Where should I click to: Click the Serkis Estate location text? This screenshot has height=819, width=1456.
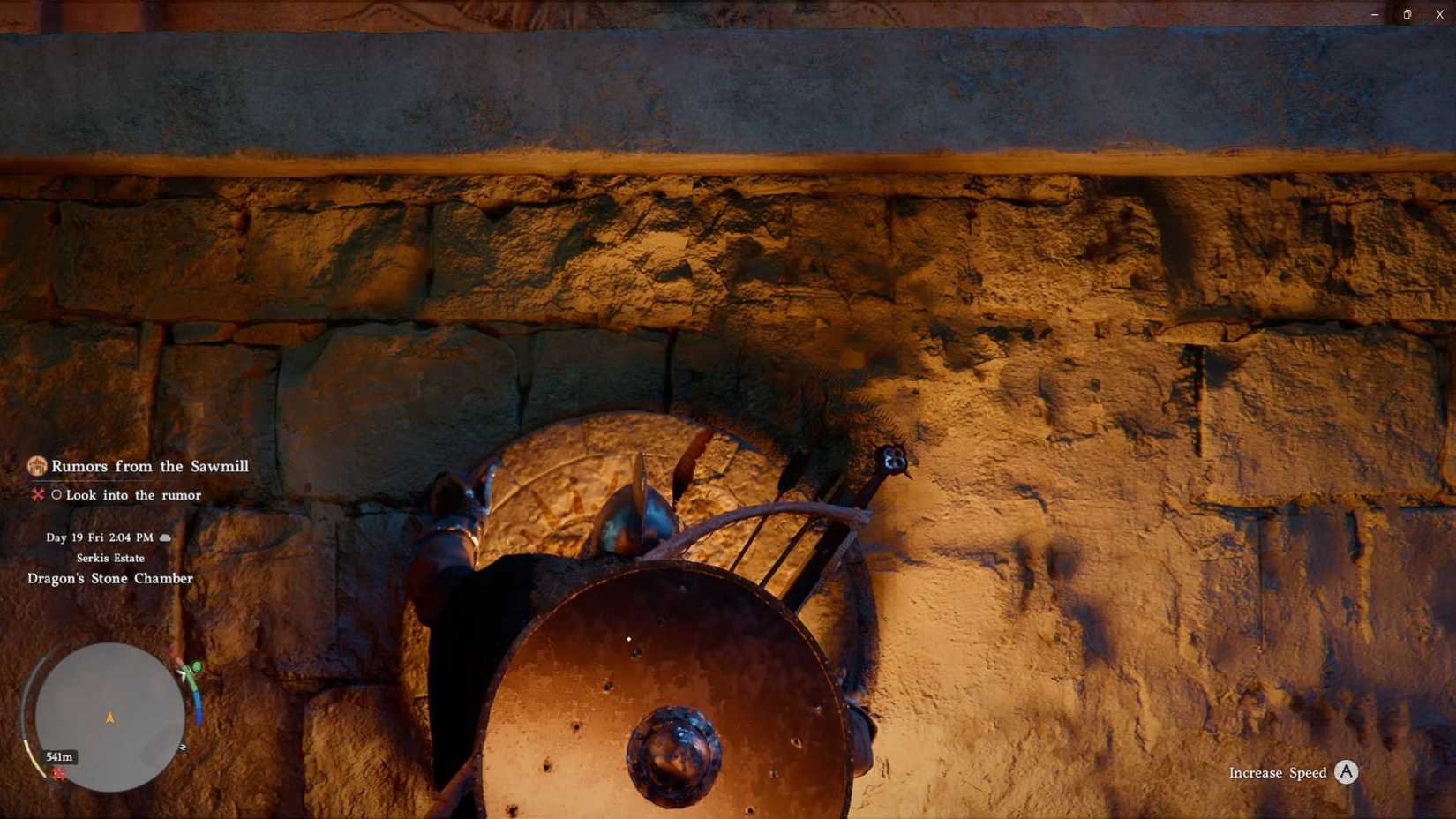coord(109,558)
